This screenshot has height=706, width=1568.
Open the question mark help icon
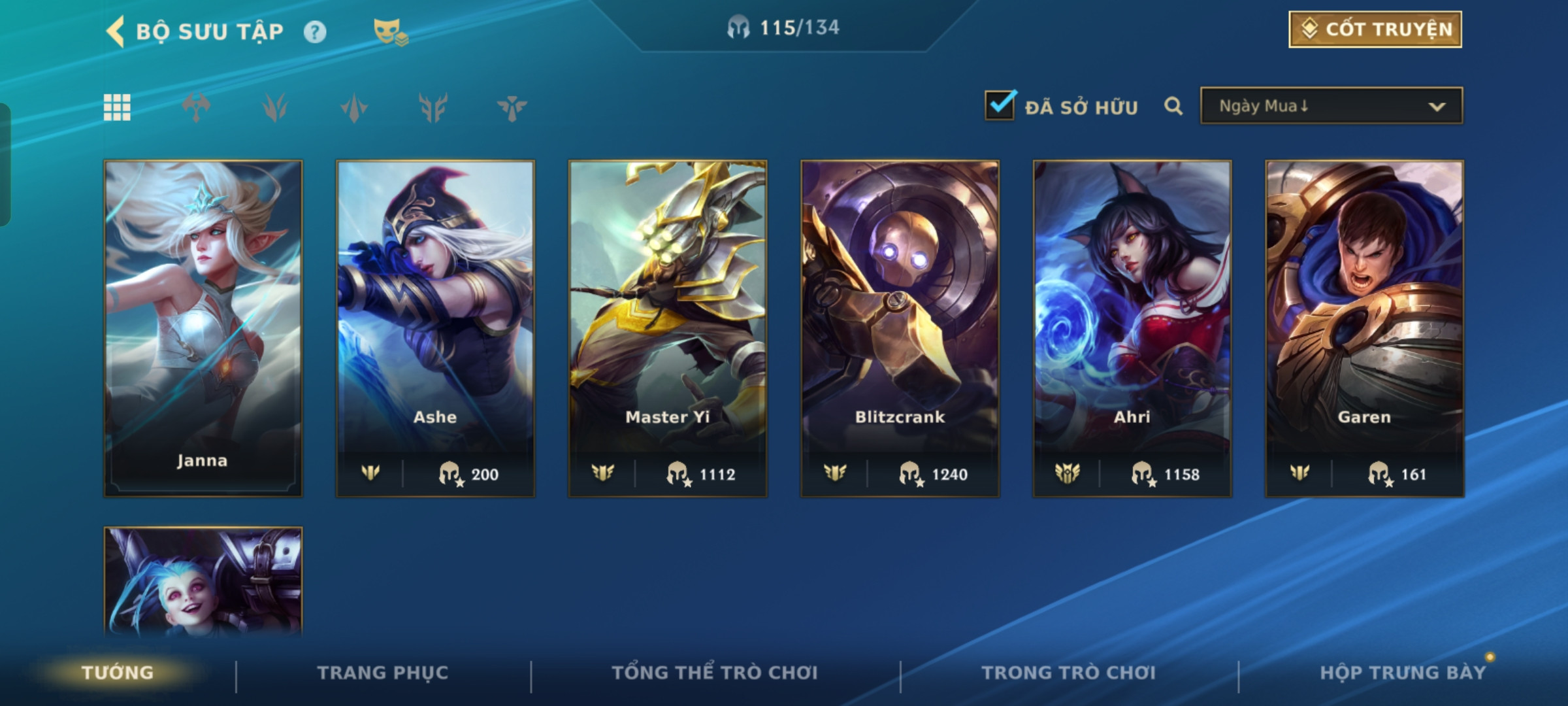click(315, 31)
